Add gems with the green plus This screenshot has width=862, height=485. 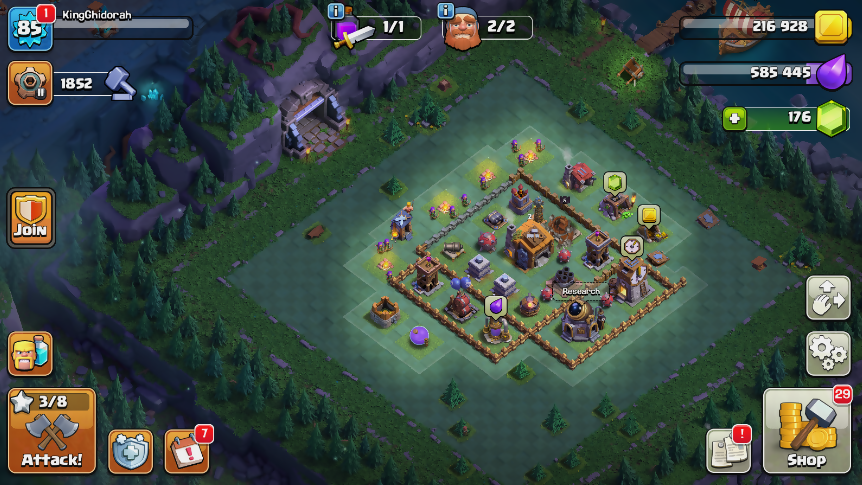(x=736, y=118)
